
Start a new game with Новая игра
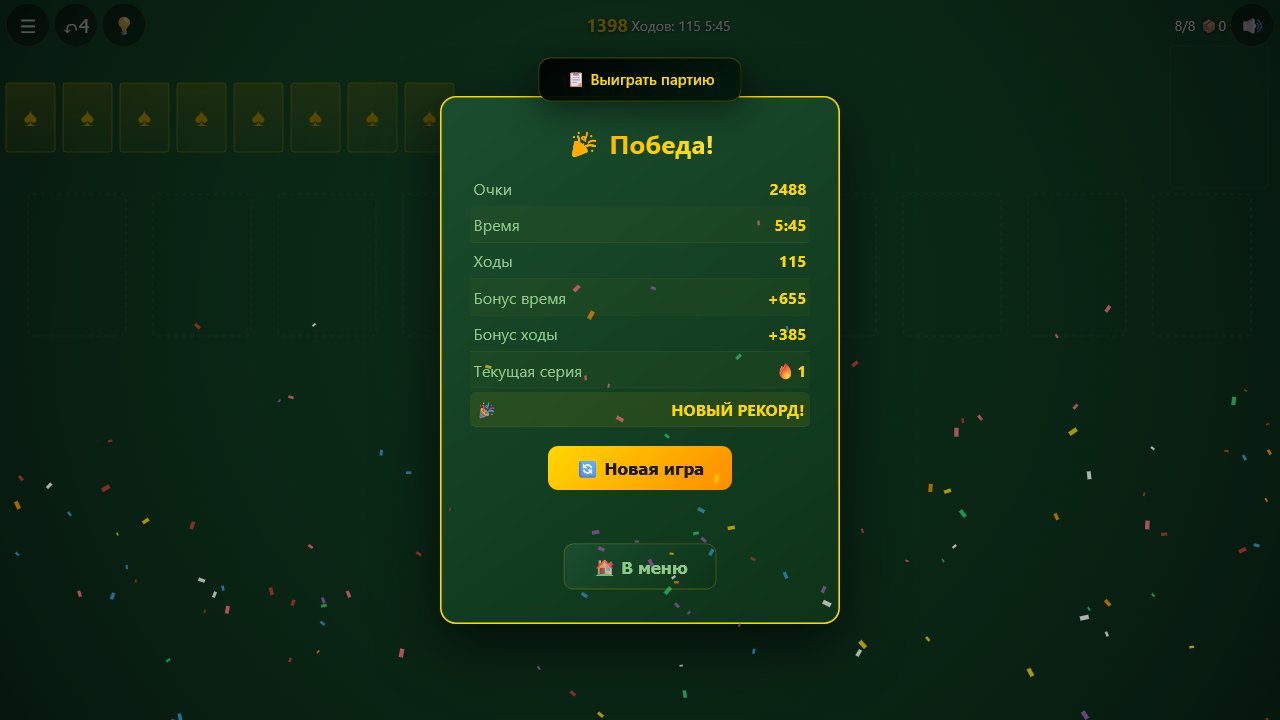coord(640,468)
